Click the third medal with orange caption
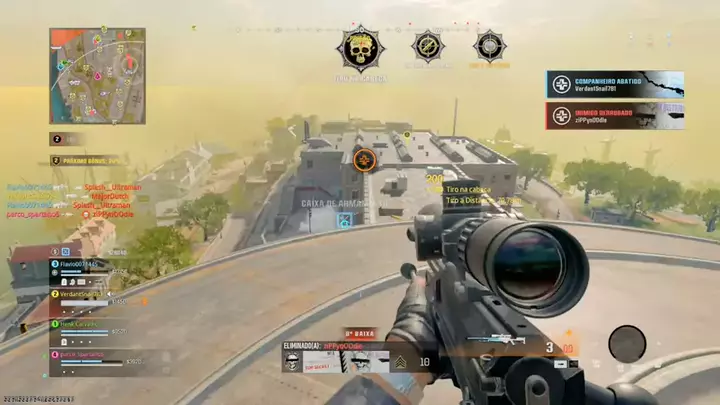This screenshot has width=720, height=405. pyautogui.click(x=489, y=46)
